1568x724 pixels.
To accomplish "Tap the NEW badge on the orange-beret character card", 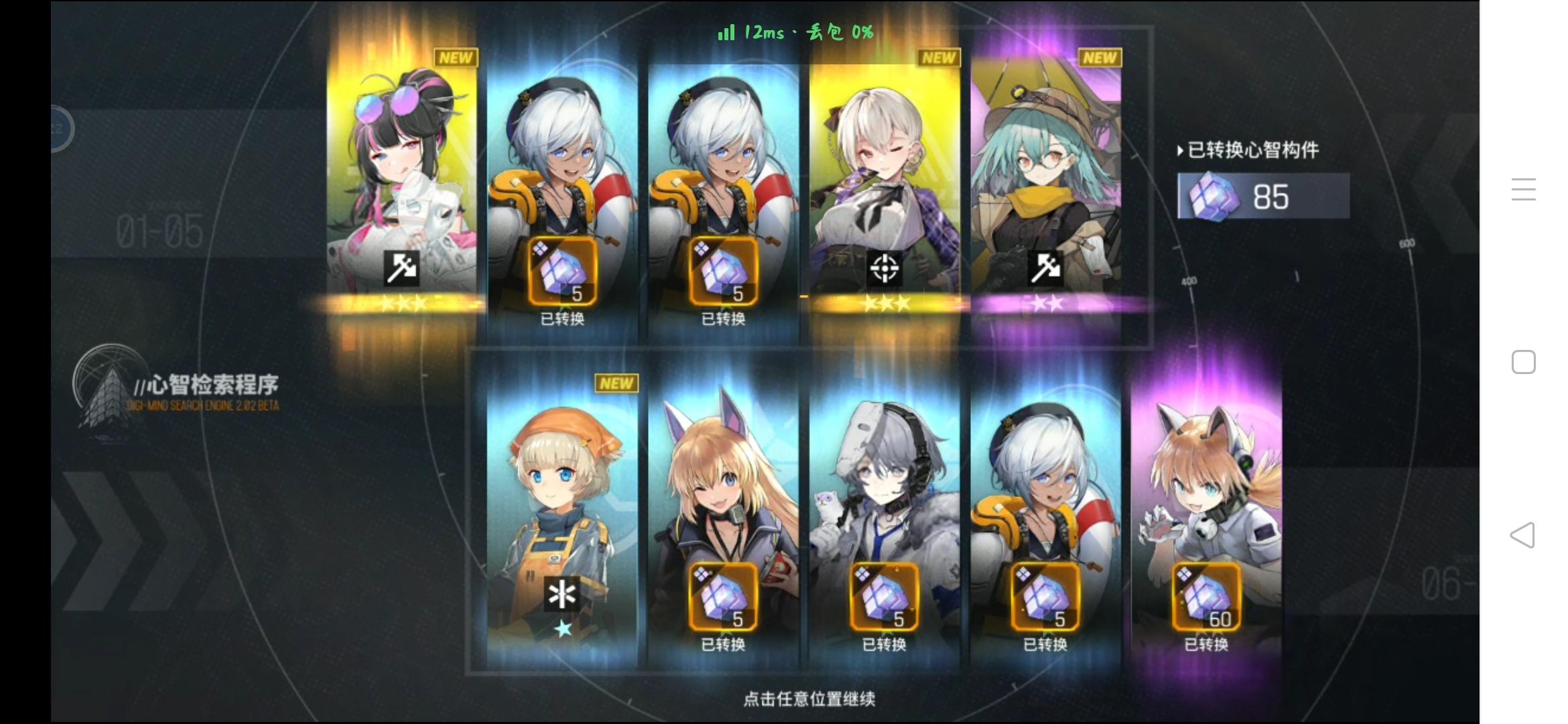I will point(617,382).
